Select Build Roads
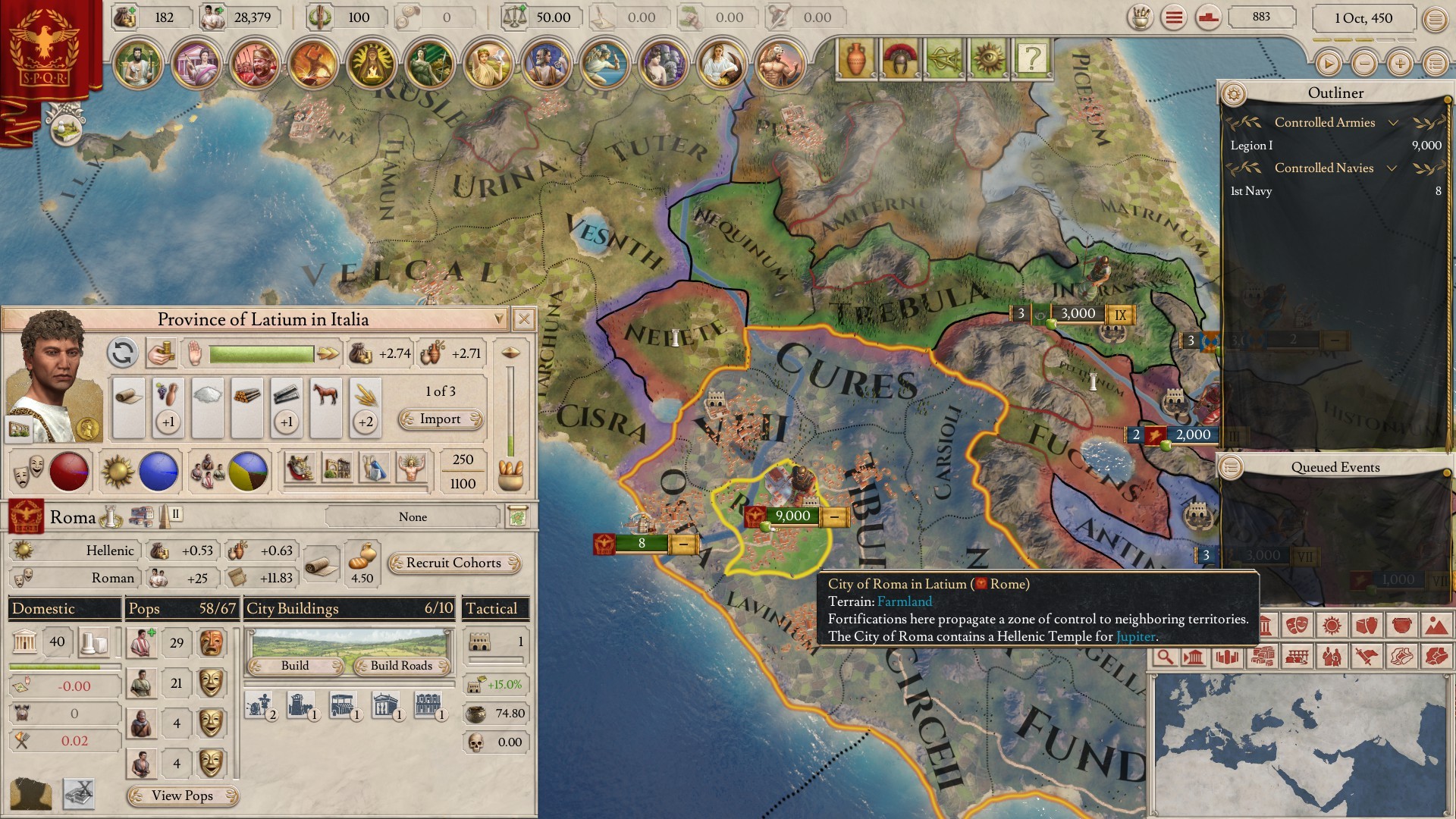 pyautogui.click(x=401, y=665)
